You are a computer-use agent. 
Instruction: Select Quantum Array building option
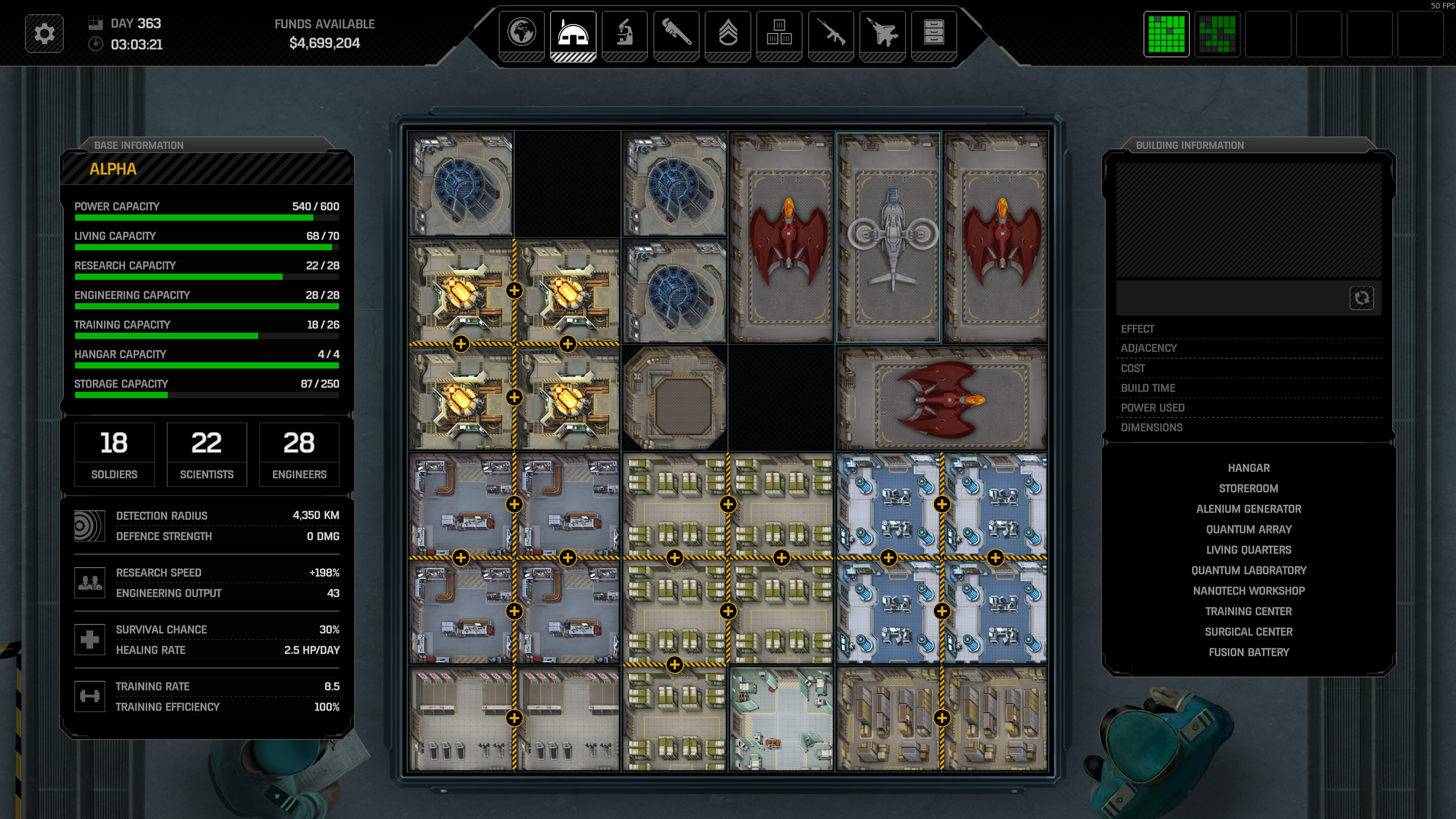pos(1248,530)
